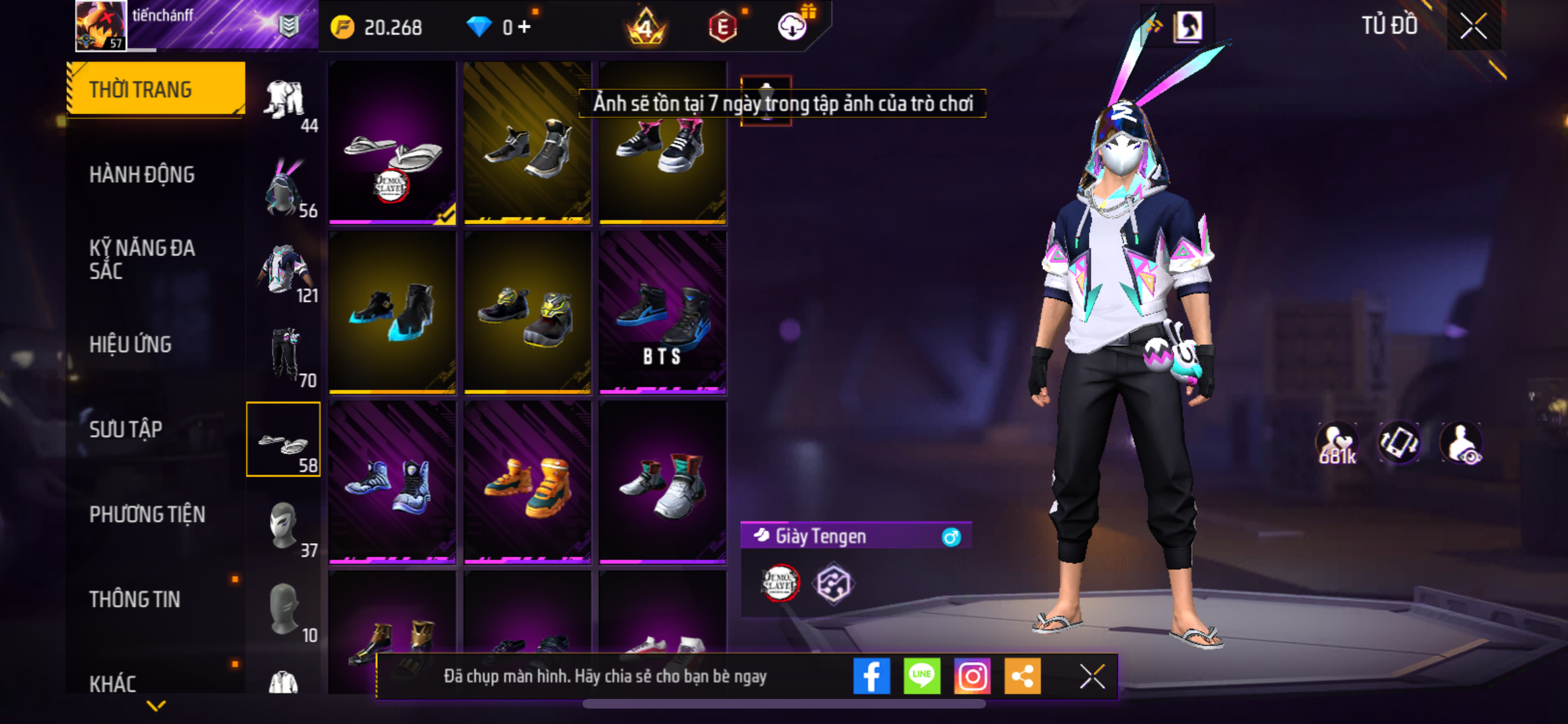Image resolution: width=1568 pixels, height=724 pixels.
Task: Select the Hiệu Ứng menu entry
Action: pyautogui.click(x=130, y=344)
